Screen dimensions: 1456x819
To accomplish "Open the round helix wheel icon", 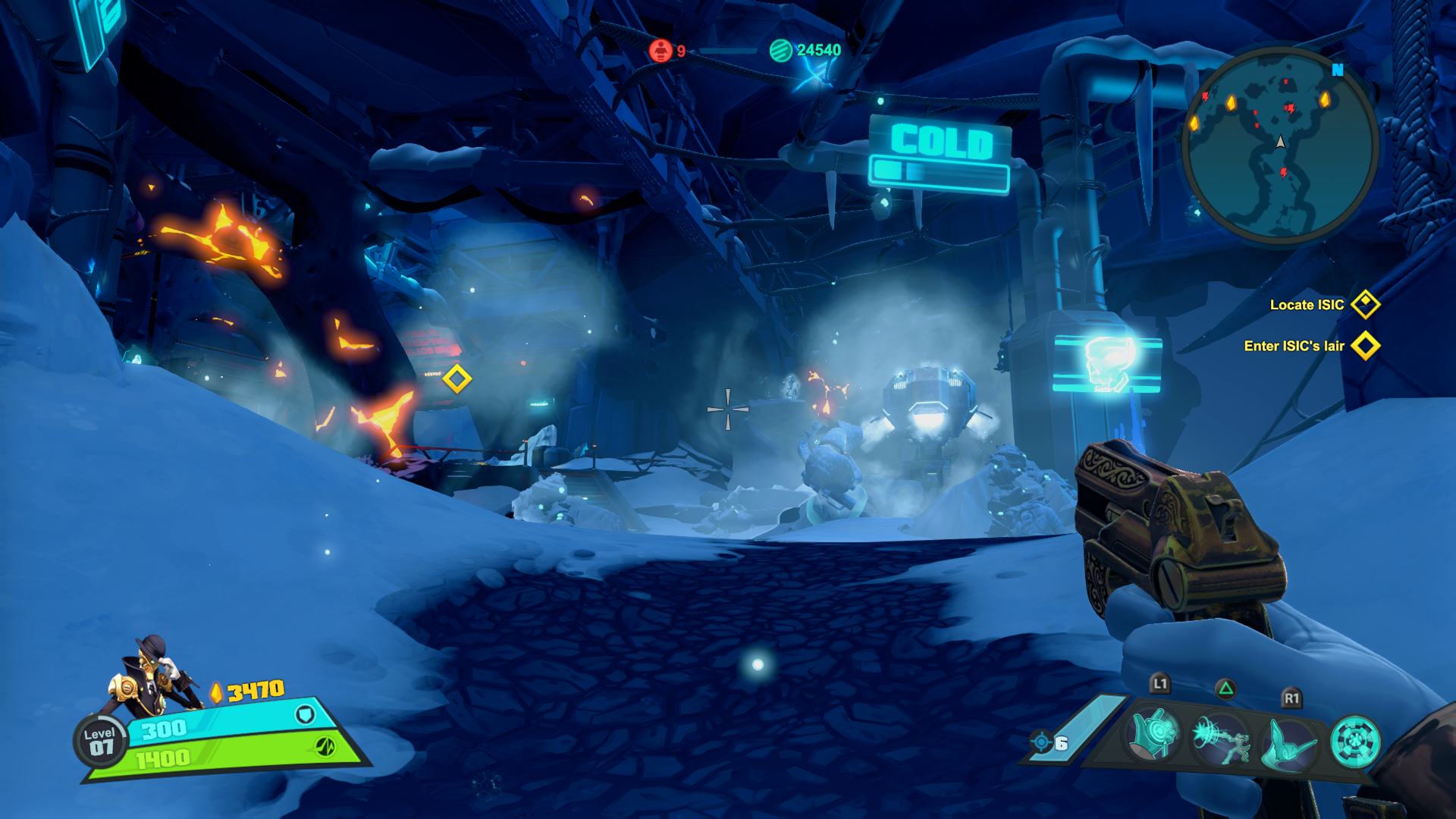I will point(1355,741).
